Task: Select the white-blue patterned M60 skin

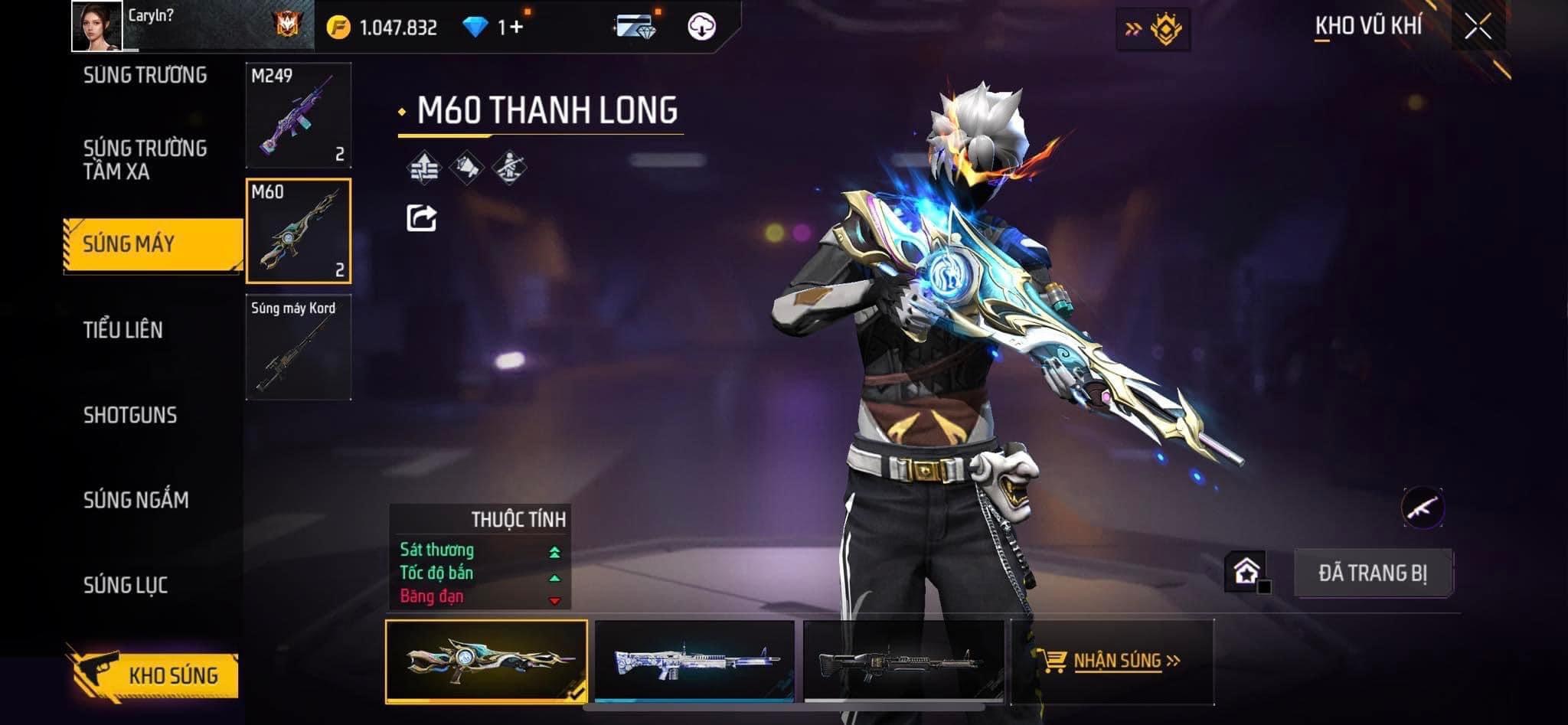Action: pos(694,661)
